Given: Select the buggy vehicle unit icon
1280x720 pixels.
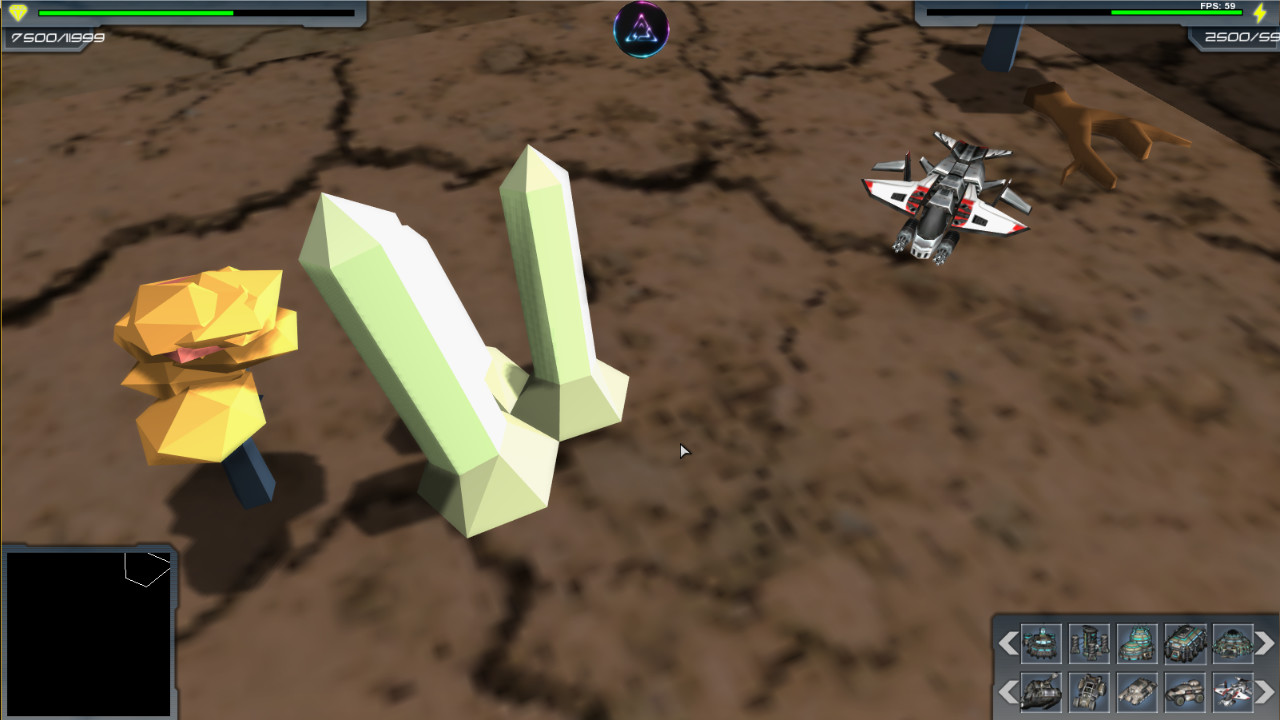Looking at the screenshot, I should point(1088,692).
